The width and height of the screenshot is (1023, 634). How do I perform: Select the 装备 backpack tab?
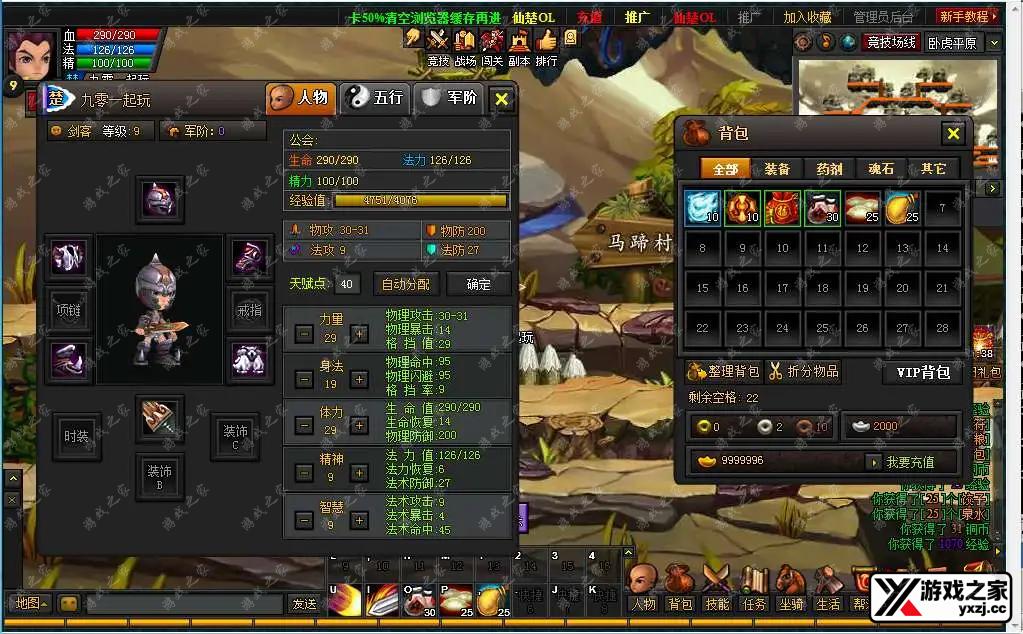[x=776, y=169]
